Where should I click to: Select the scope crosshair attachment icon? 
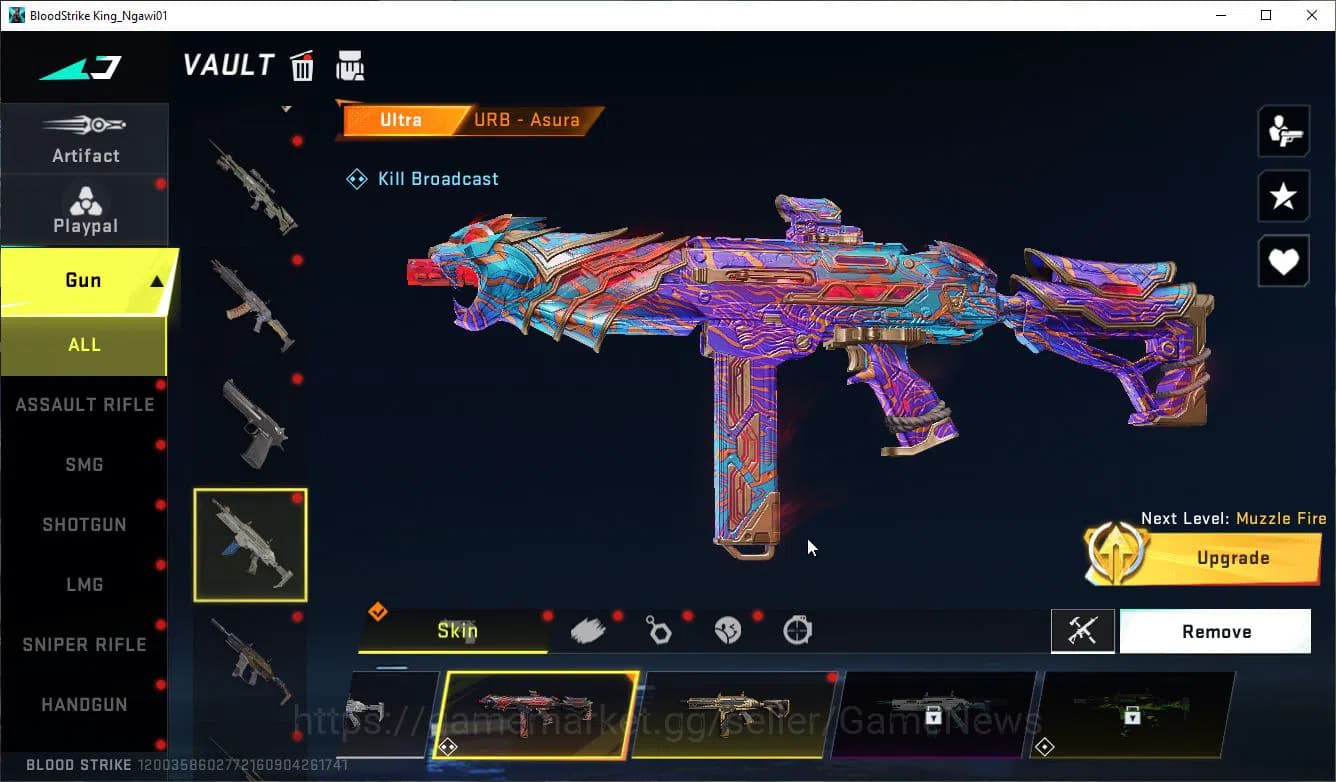pos(799,629)
